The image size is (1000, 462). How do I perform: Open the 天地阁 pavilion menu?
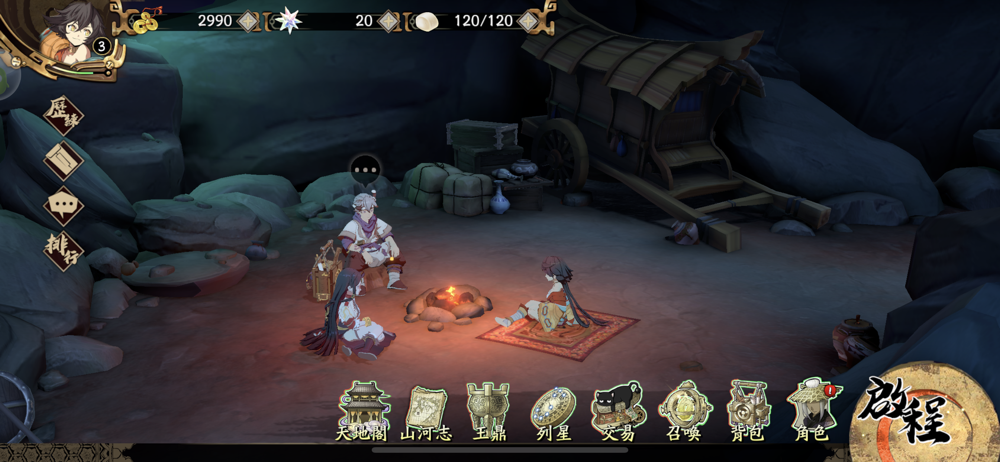point(363,410)
